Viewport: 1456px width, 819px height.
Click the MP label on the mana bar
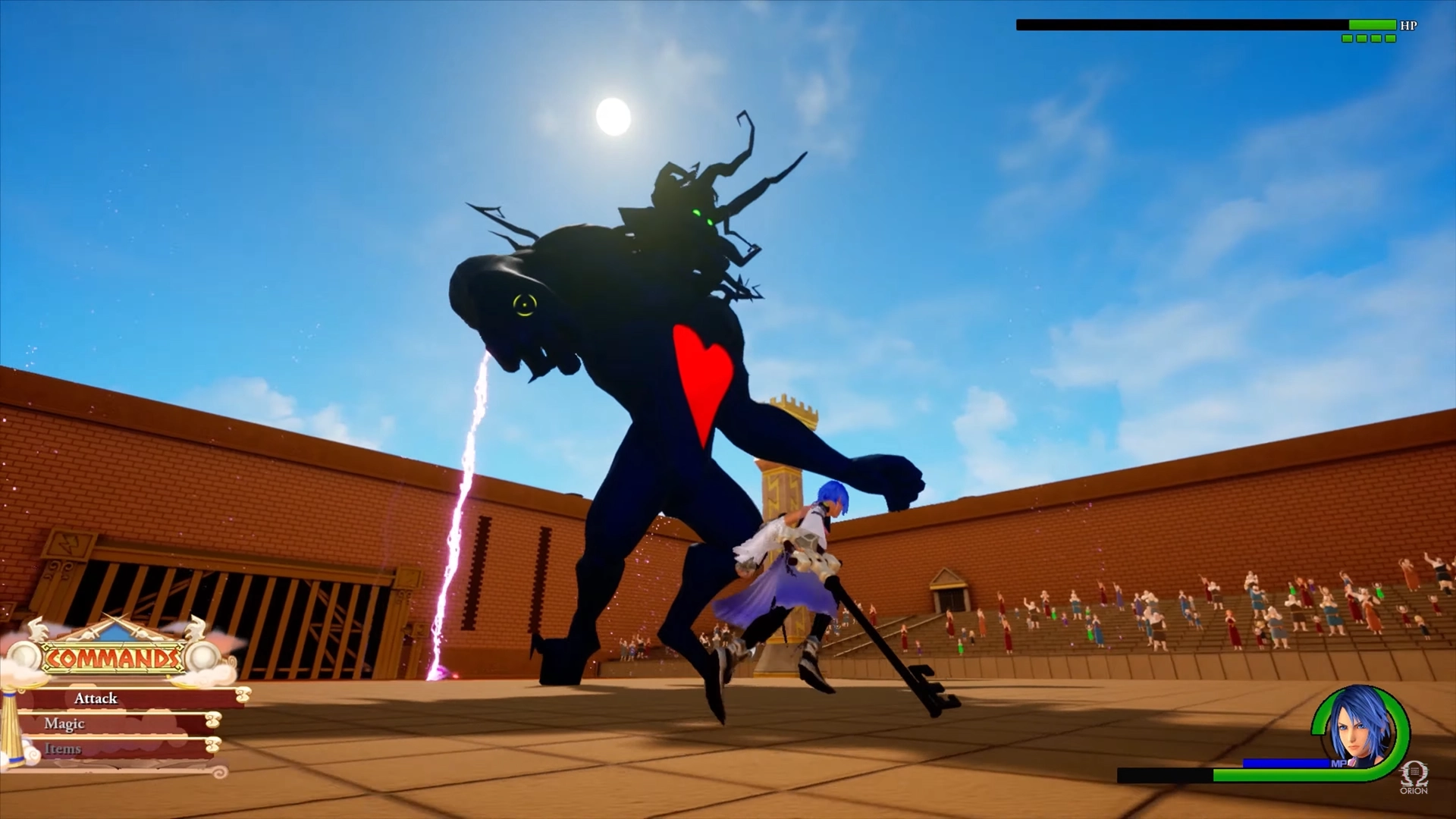(1339, 764)
